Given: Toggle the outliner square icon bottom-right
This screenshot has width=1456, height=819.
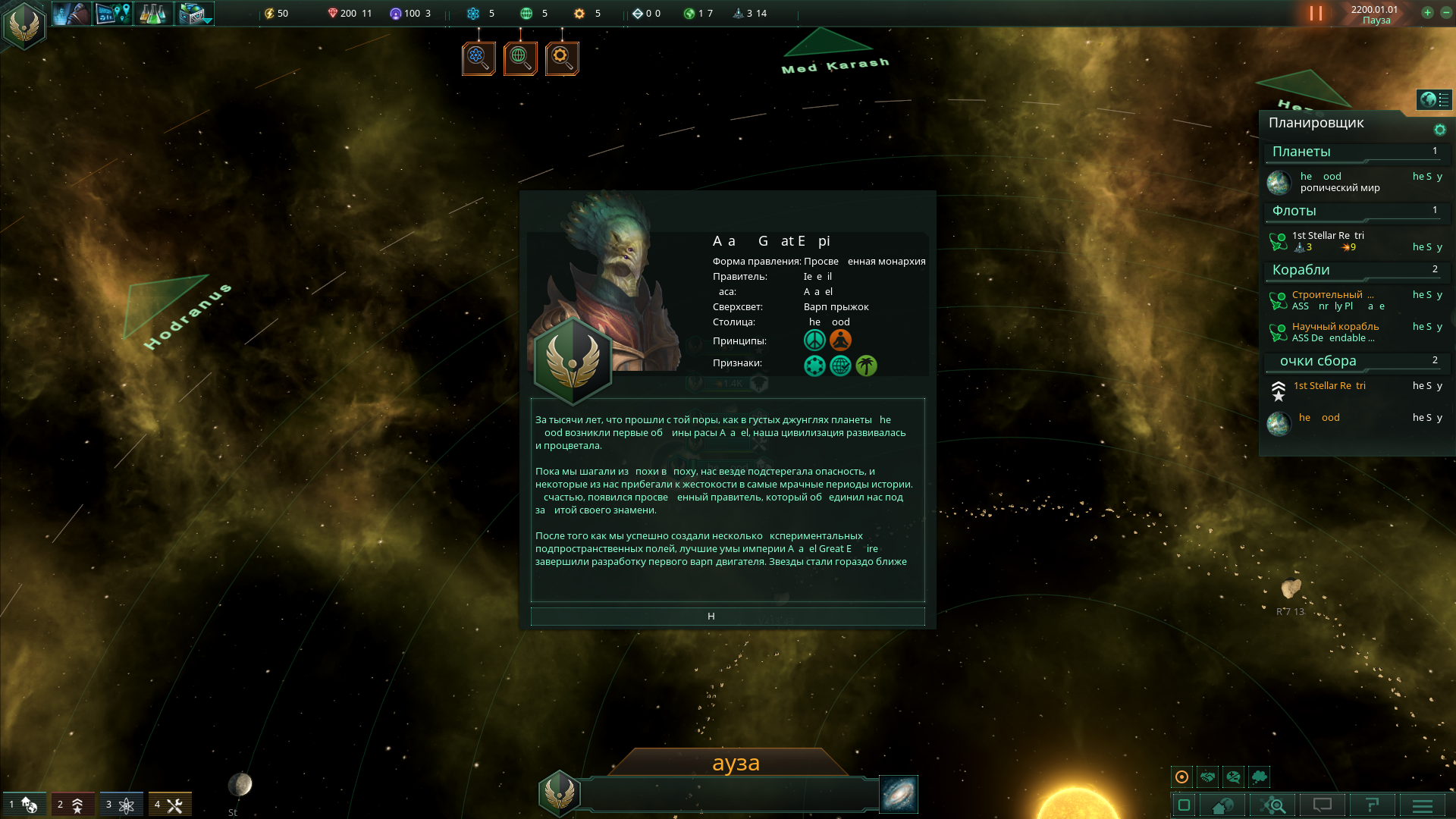Looking at the screenshot, I should click(1183, 805).
